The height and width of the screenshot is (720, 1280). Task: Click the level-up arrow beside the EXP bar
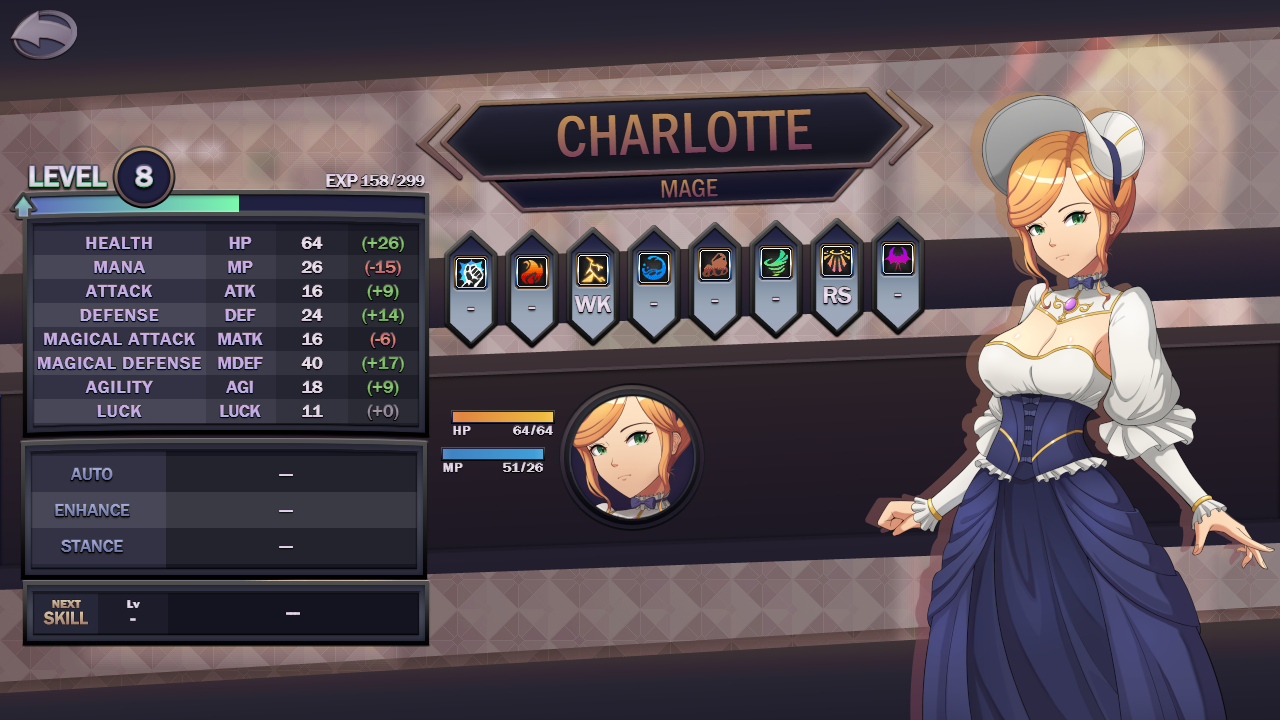pos(23,206)
